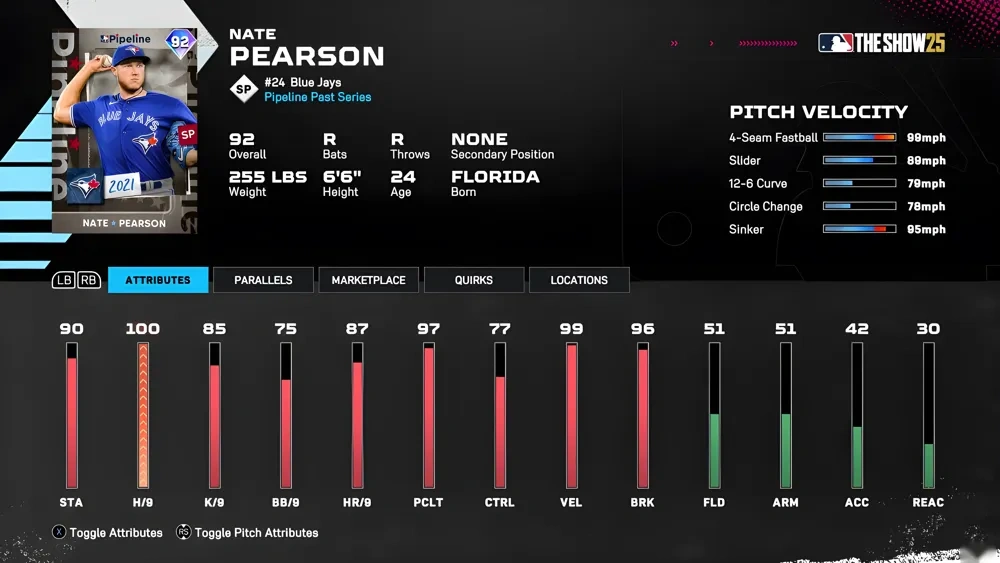Select the Nate Pearson player card

click(x=124, y=132)
